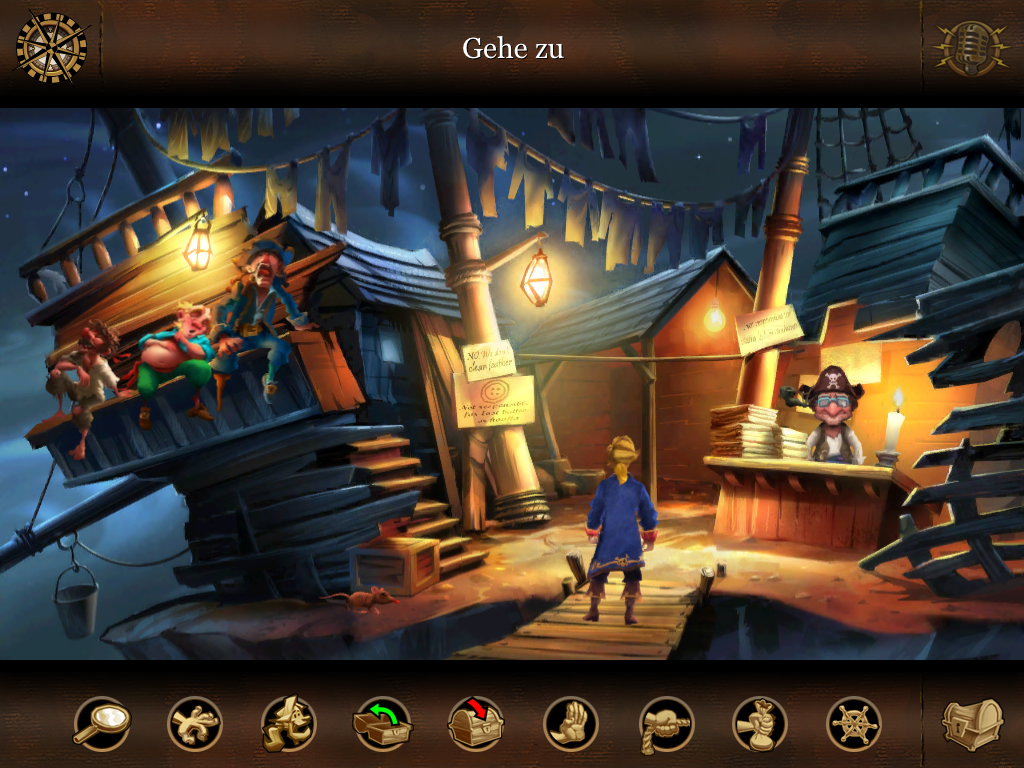Select the hand pulling rope verb
Viewport: 1024px width, 768px height.
(x=666, y=723)
